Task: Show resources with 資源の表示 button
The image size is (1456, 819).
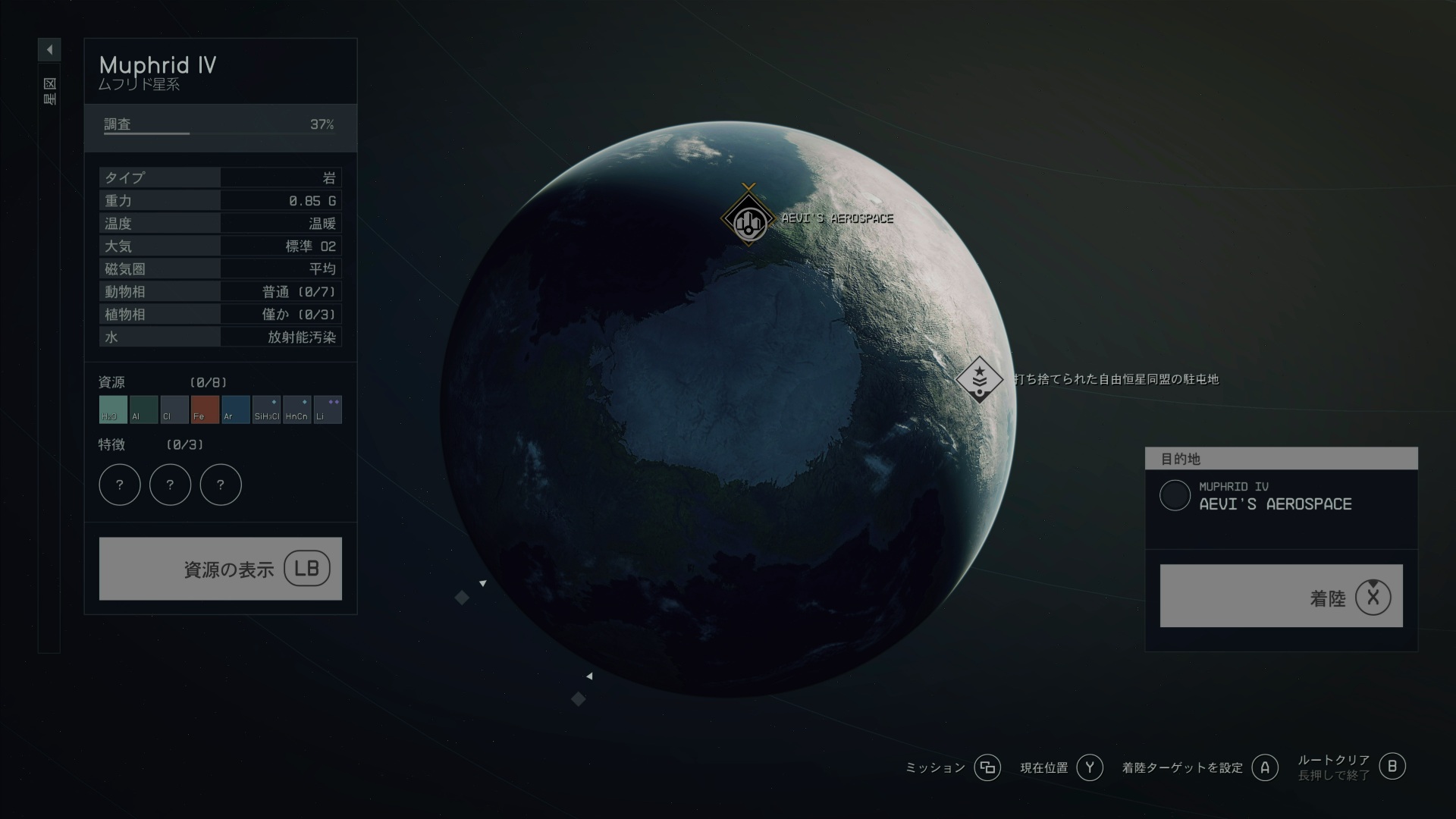Action: pos(221,569)
